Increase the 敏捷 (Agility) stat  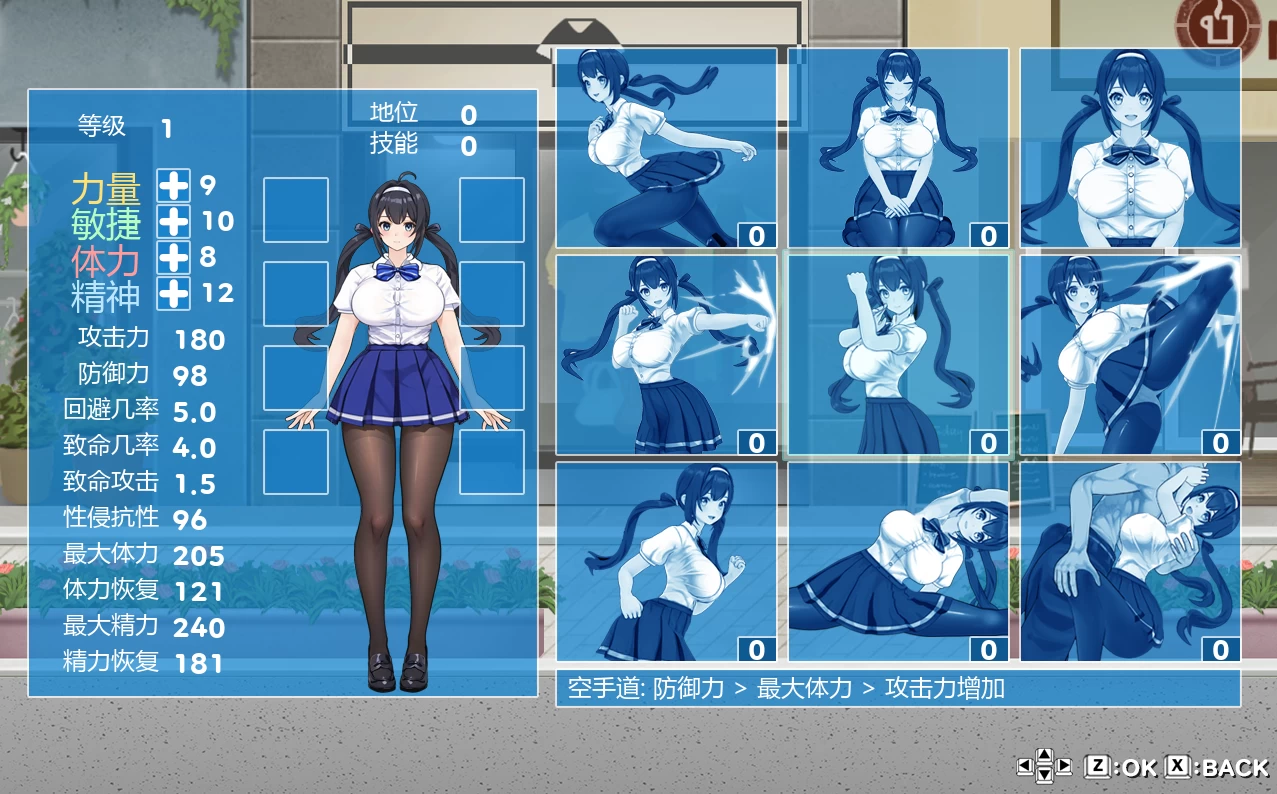174,221
